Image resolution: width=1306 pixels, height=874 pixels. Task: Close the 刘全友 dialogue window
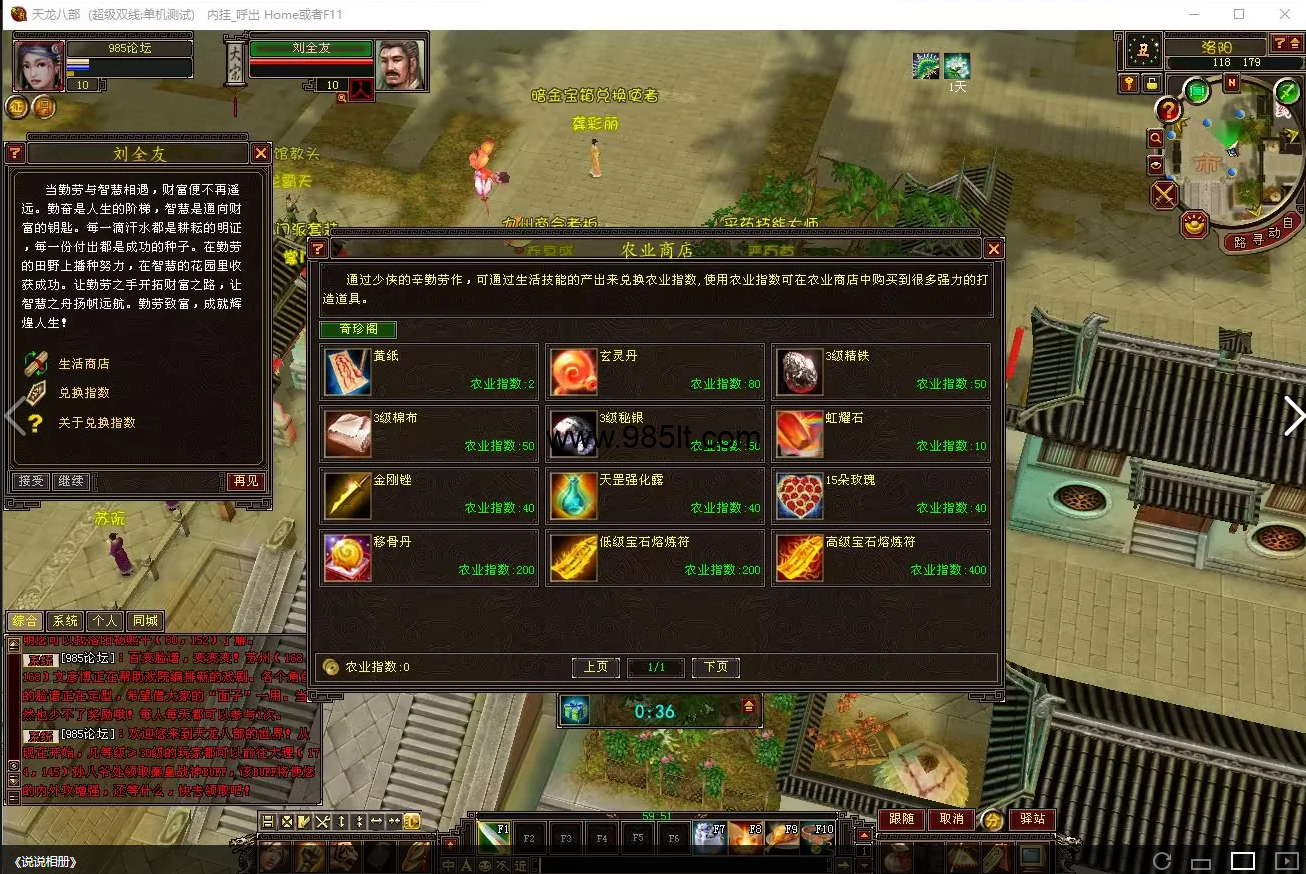[x=260, y=153]
